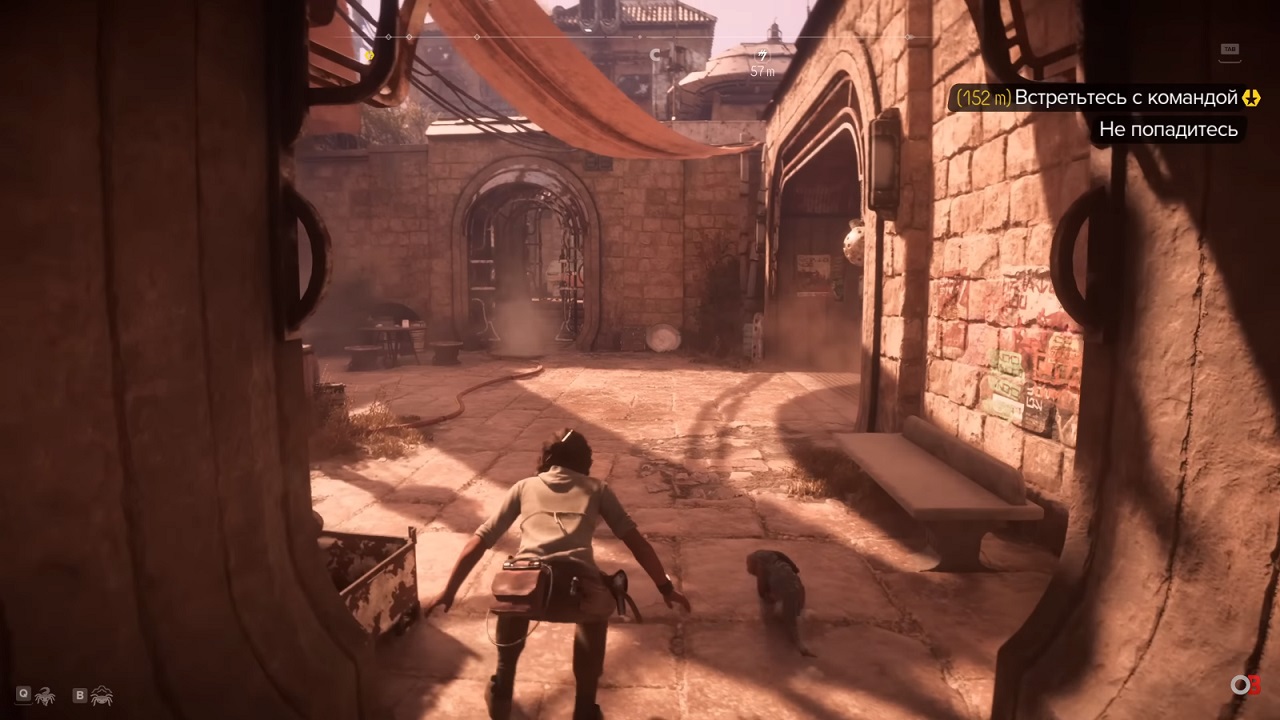Click the 'Не попадитесь' sub-objective
This screenshot has width=1280, height=720.
(1168, 129)
